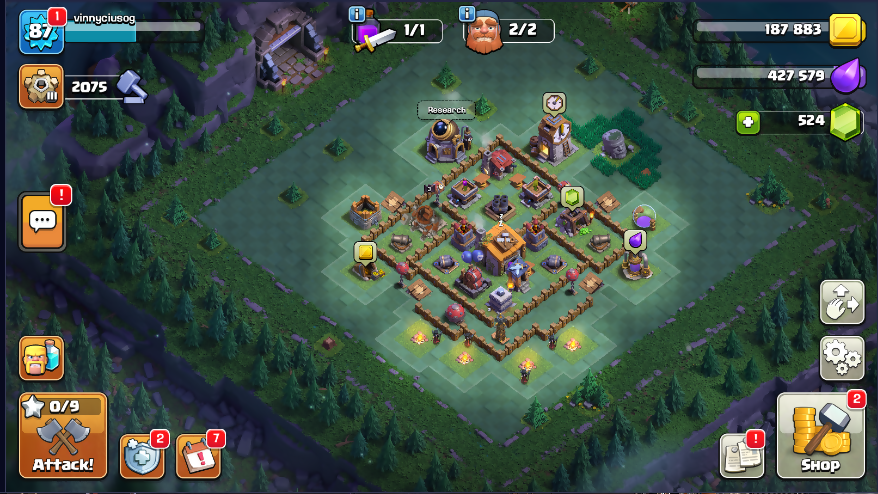Click the green plus to buy gems
The width and height of the screenshot is (878, 494).
coord(747,122)
